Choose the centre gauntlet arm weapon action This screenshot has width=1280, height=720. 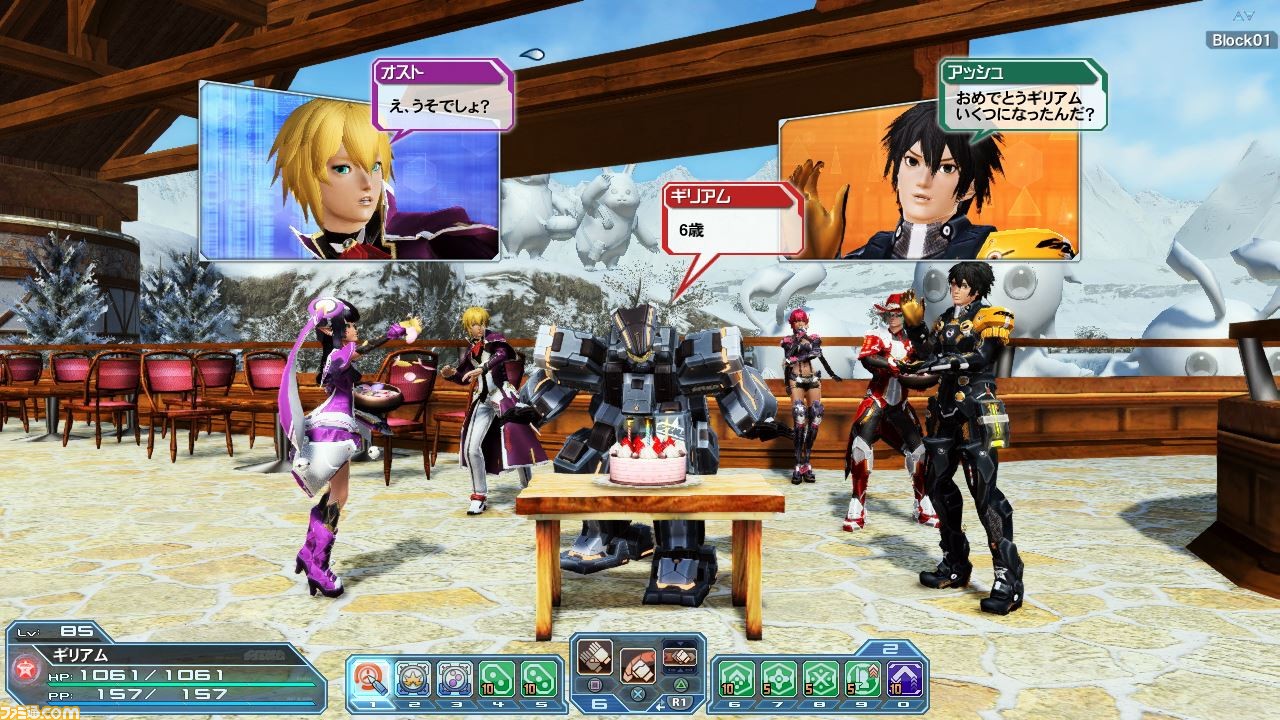638,665
